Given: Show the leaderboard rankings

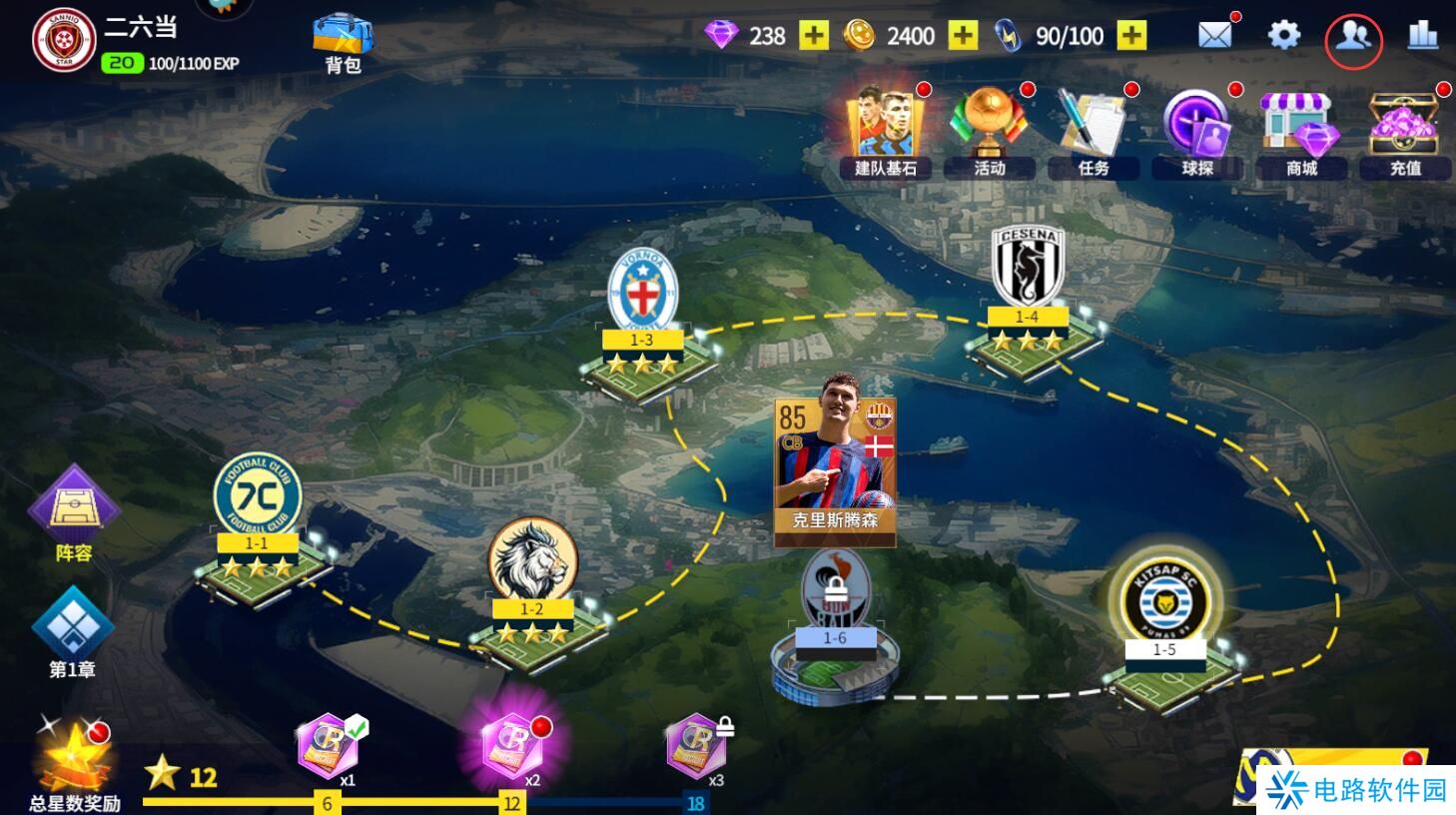Looking at the screenshot, I should pos(1422,36).
